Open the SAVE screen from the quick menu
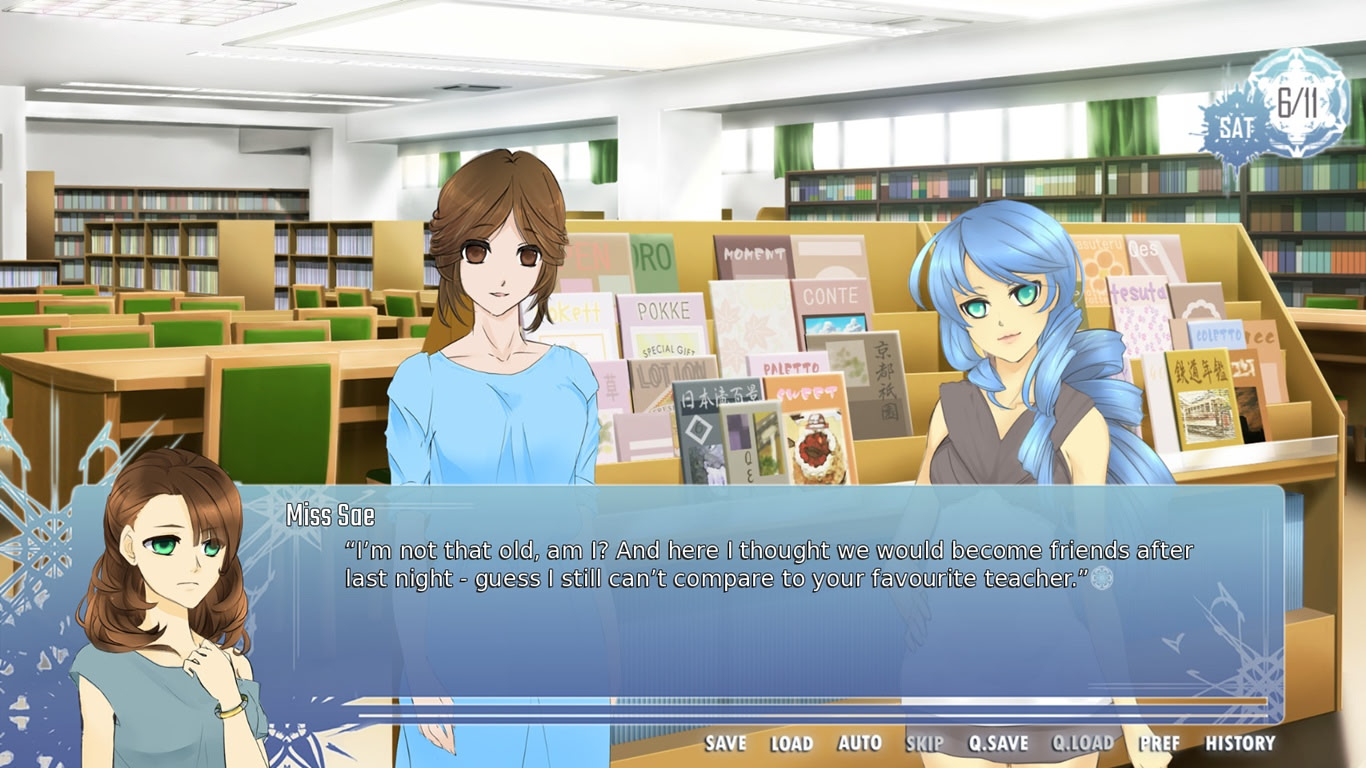Image resolution: width=1366 pixels, height=768 pixels. coord(727,744)
